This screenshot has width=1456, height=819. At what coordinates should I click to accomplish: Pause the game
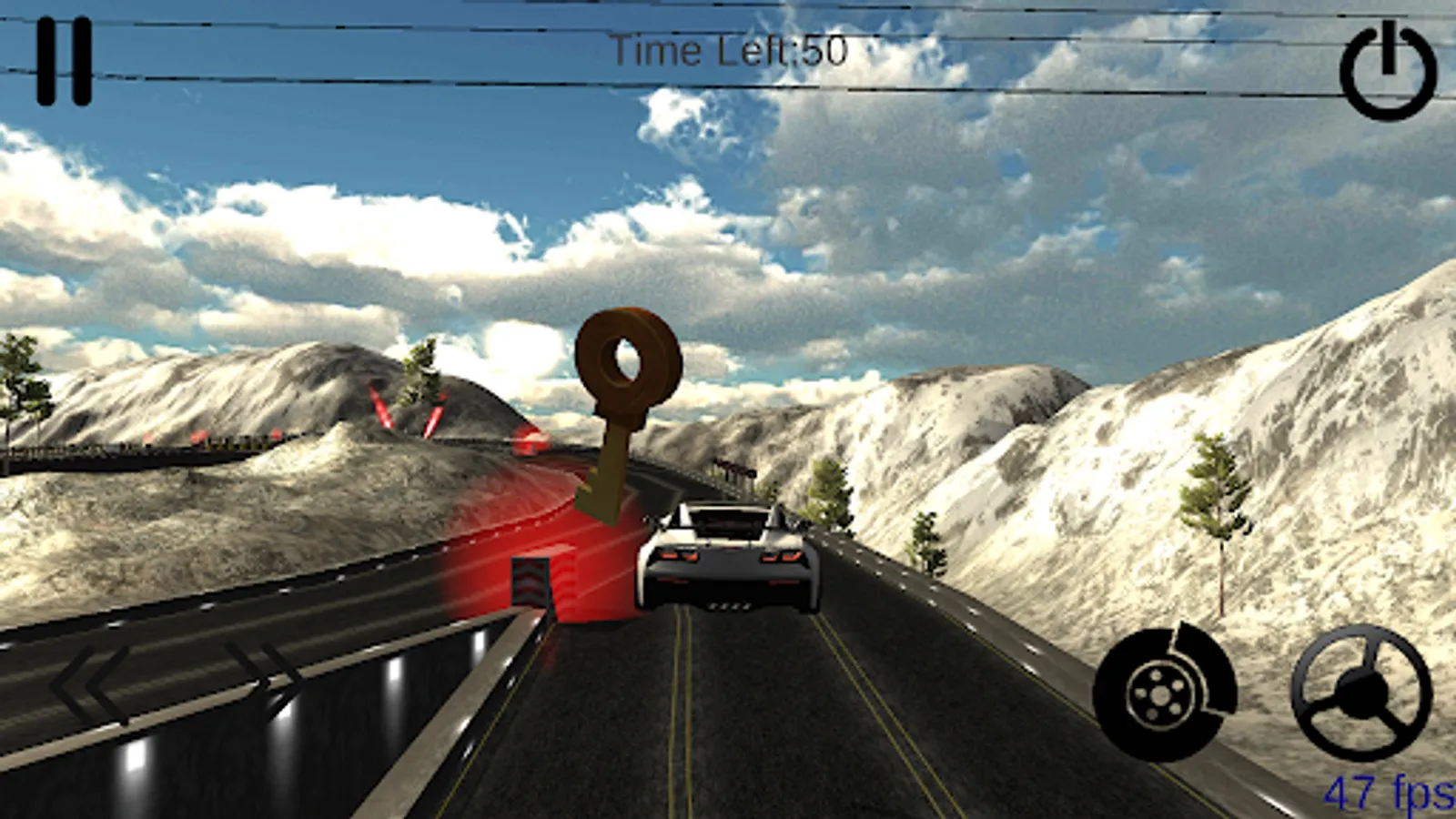point(66,62)
